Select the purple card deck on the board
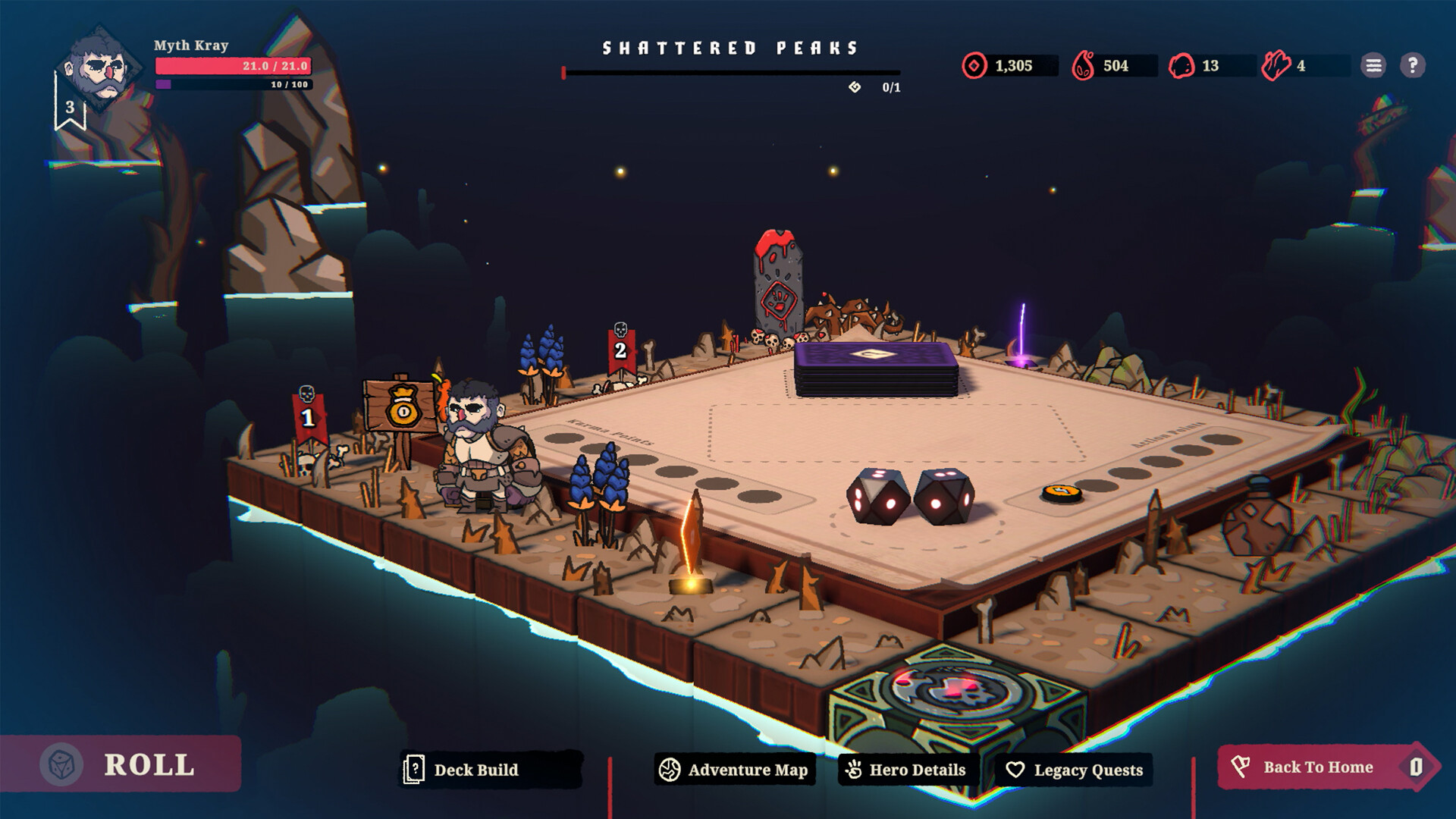This screenshot has height=819, width=1456. click(x=876, y=366)
